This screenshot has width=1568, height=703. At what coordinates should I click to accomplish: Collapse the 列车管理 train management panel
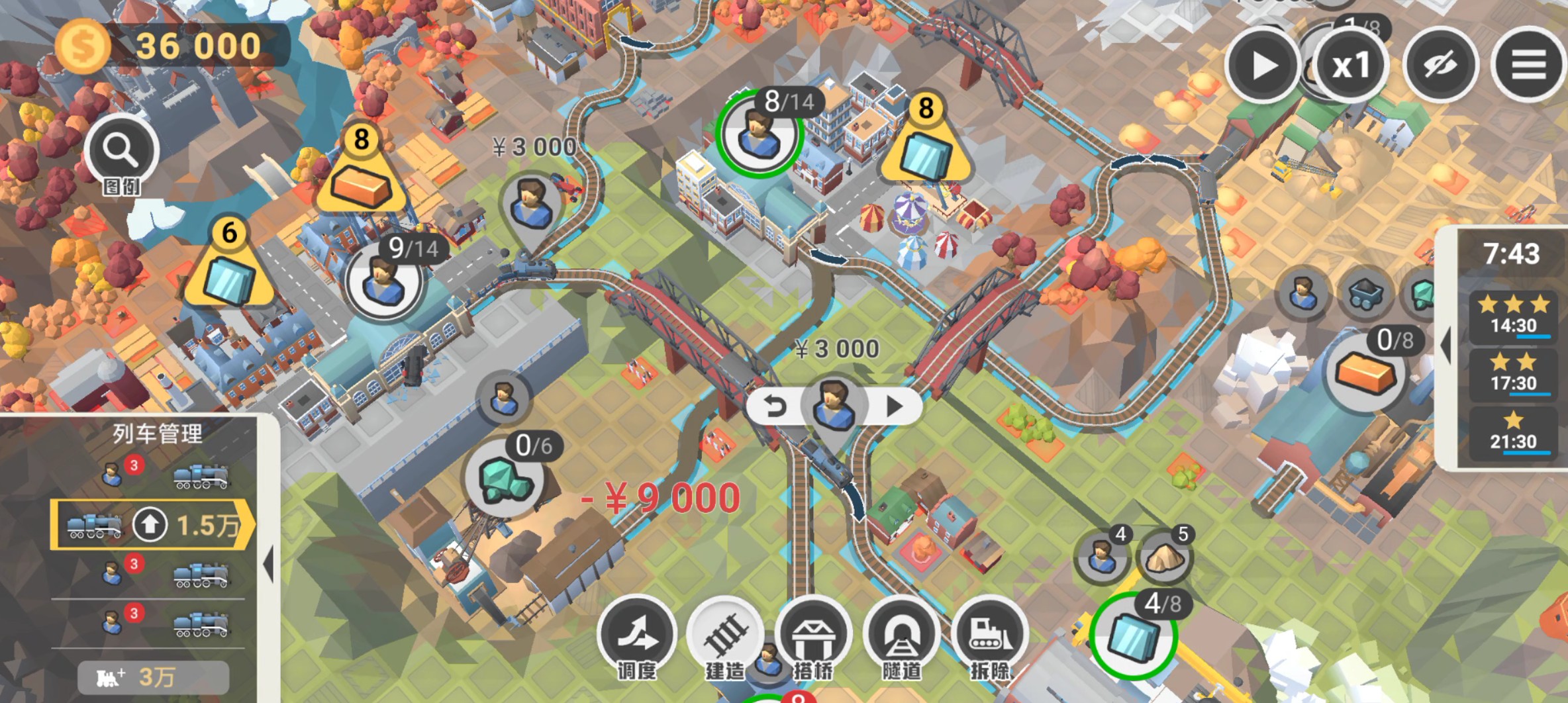click(x=268, y=565)
